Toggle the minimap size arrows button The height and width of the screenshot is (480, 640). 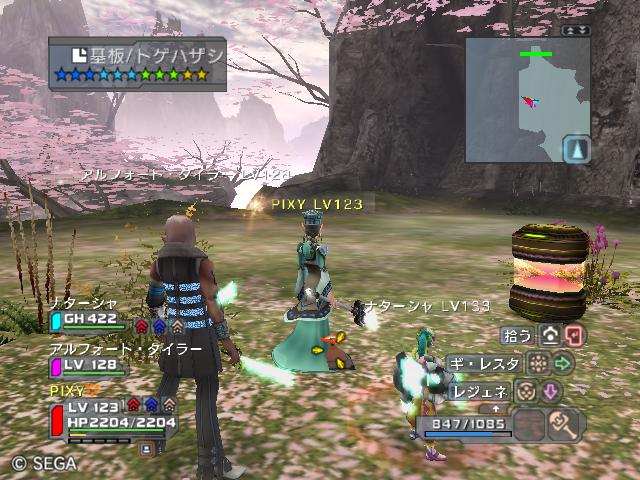pyautogui.click(x=575, y=31)
